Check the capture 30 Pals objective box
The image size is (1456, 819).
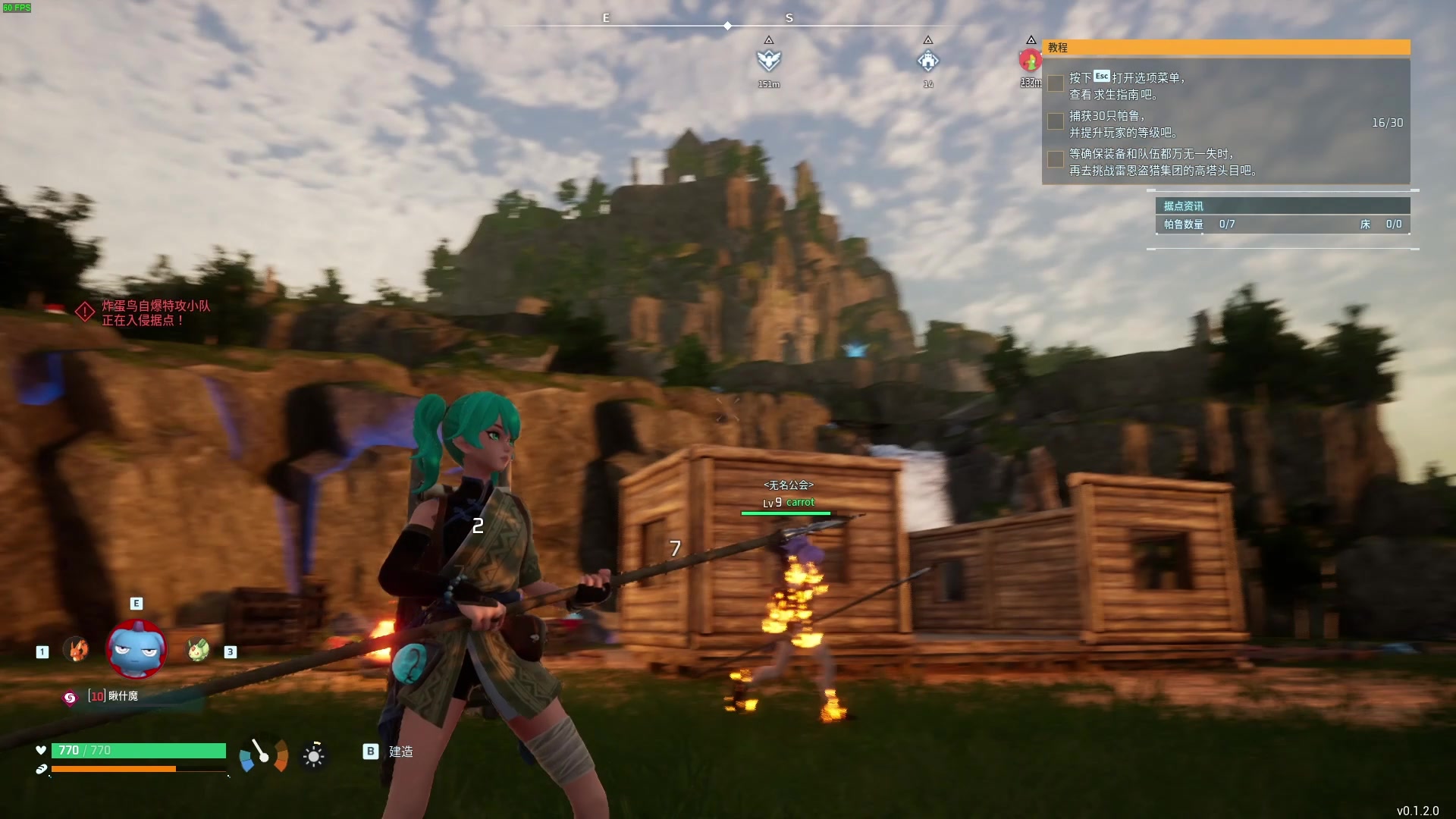pyautogui.click(x=1055, y=121)
